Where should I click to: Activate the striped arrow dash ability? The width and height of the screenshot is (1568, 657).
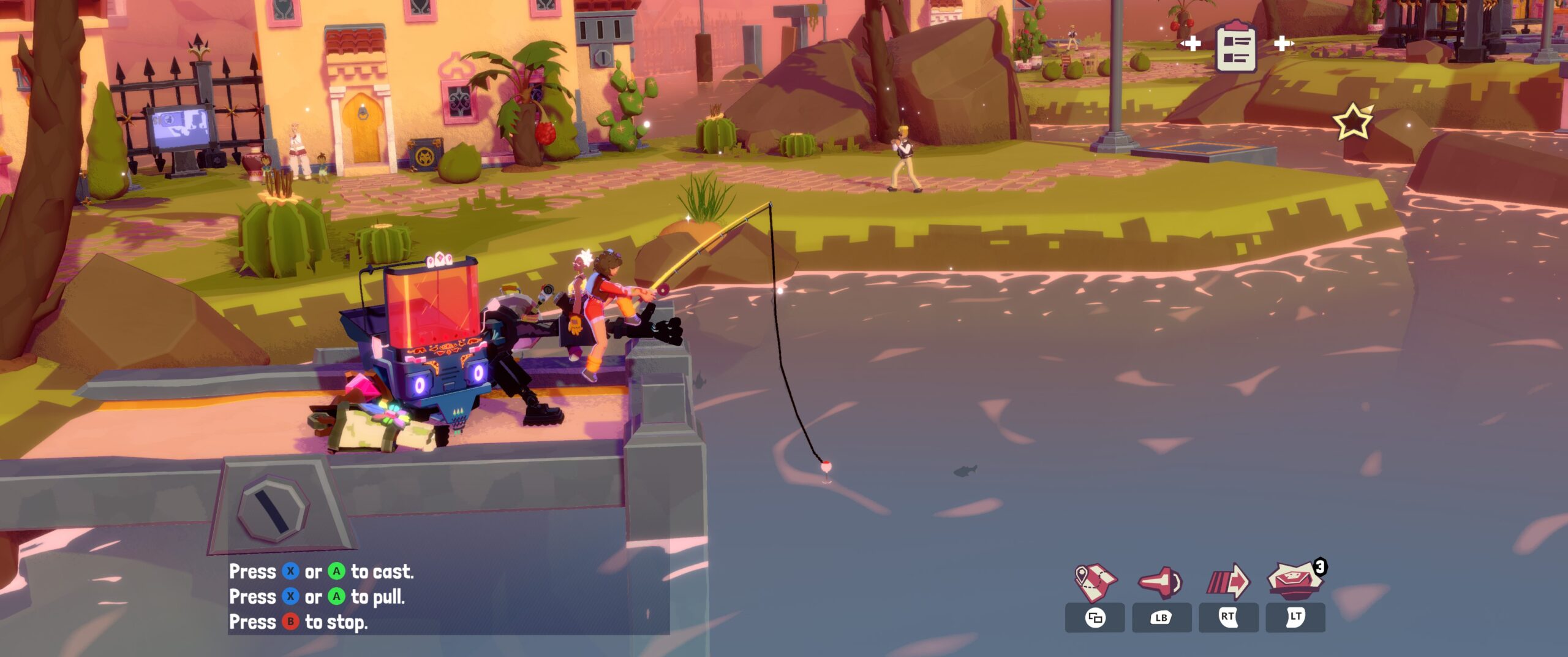(1228, 582)
